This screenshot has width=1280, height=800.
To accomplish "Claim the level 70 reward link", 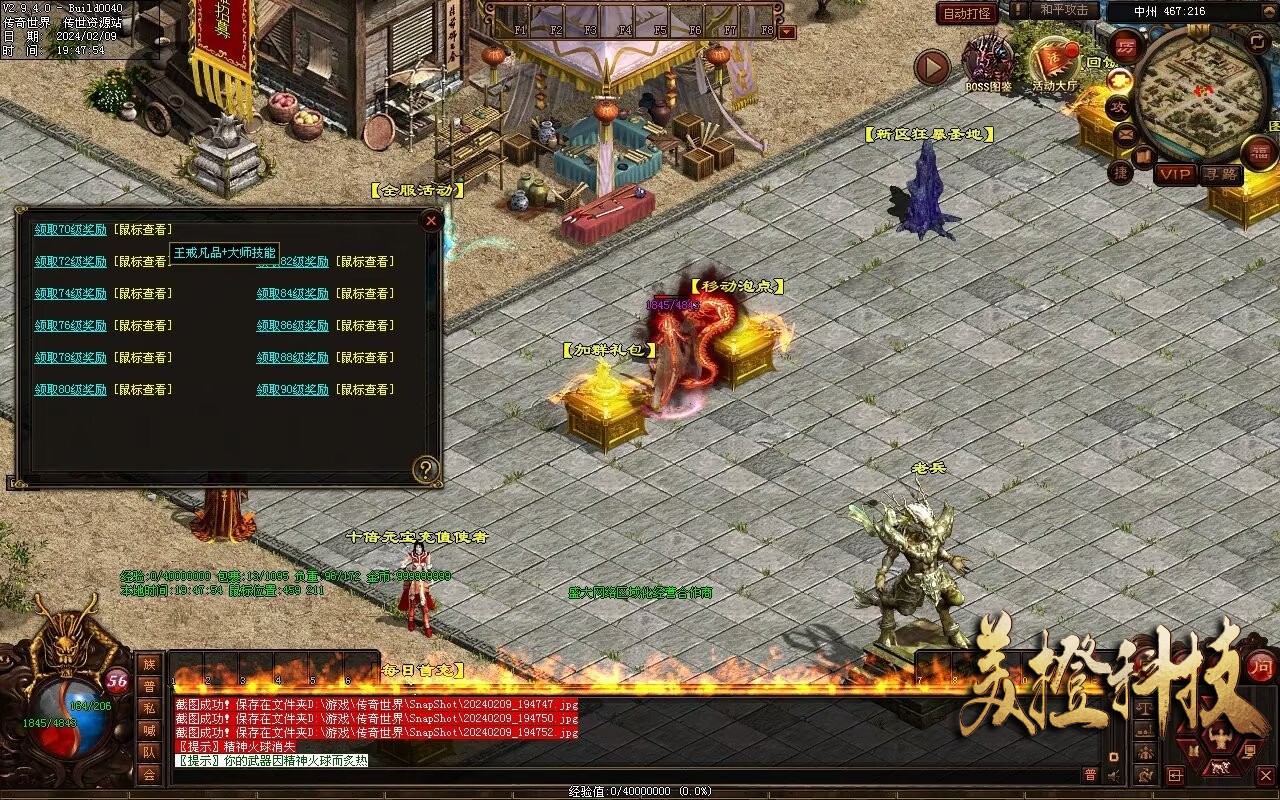I will pyautogui.click(x=70, y=230).
